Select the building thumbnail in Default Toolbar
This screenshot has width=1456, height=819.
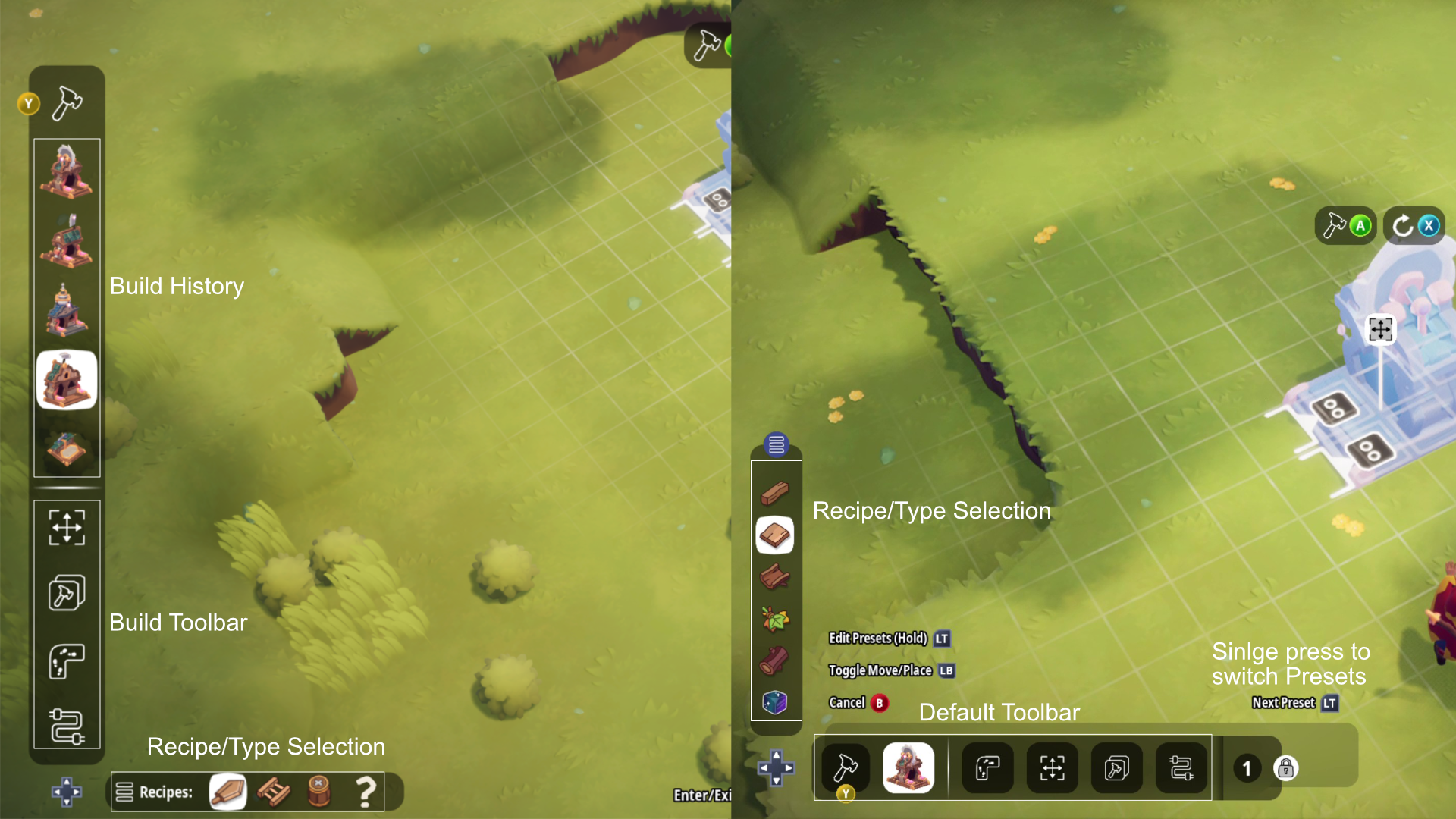pos(908,767)
